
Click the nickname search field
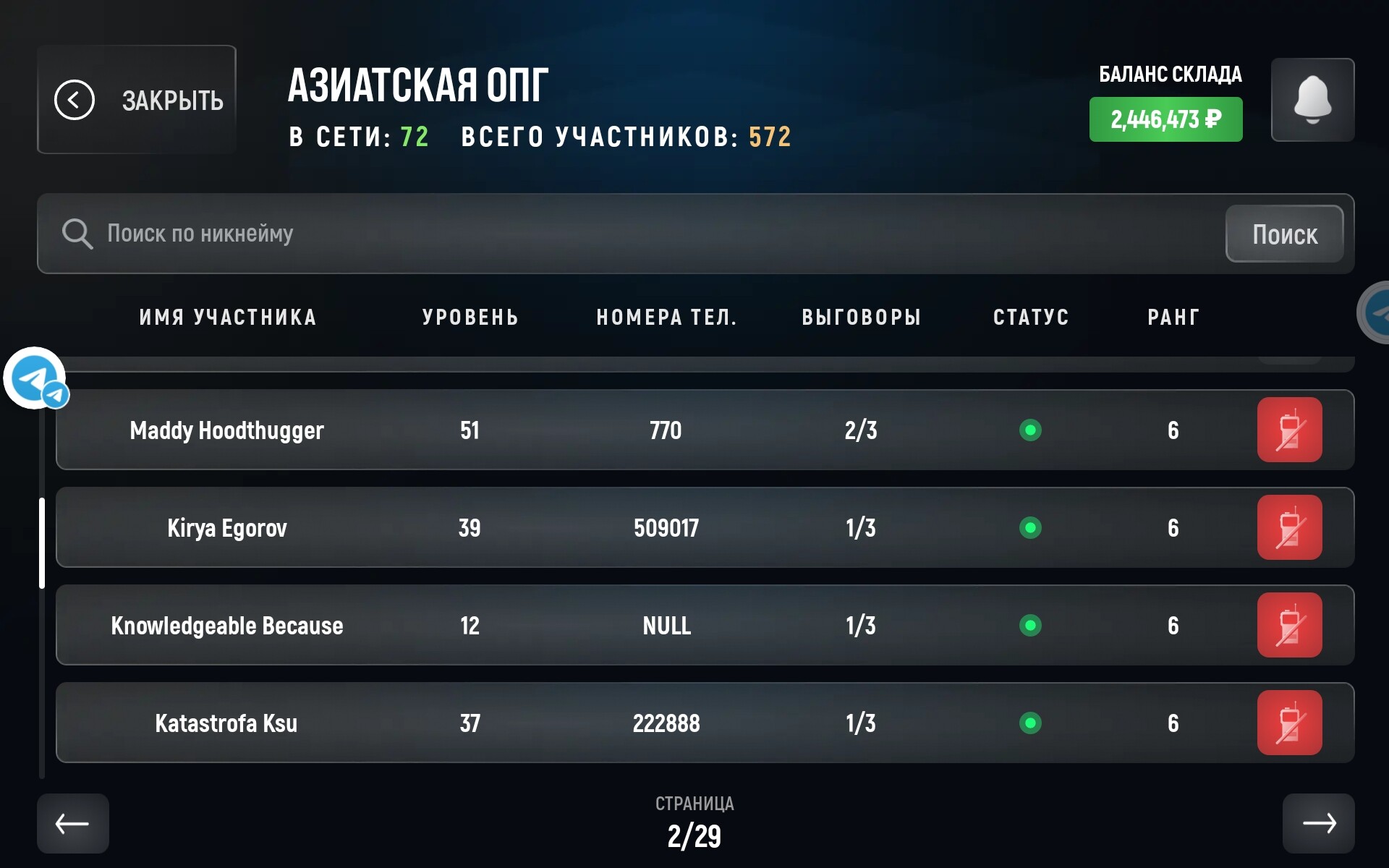click(651, 234)
